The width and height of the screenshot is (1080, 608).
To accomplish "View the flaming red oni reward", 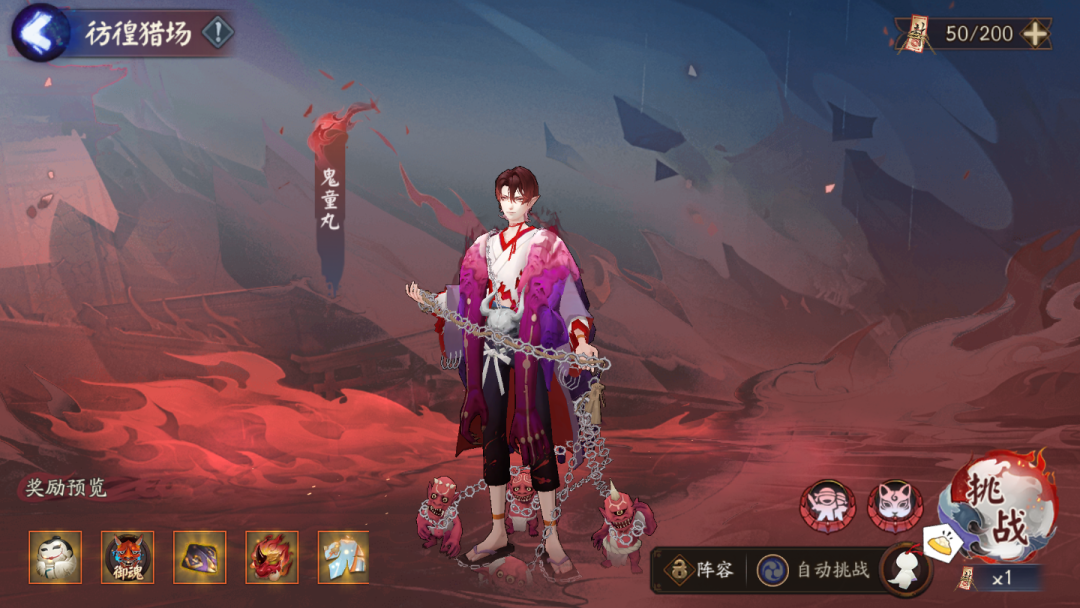I will 272,557.
